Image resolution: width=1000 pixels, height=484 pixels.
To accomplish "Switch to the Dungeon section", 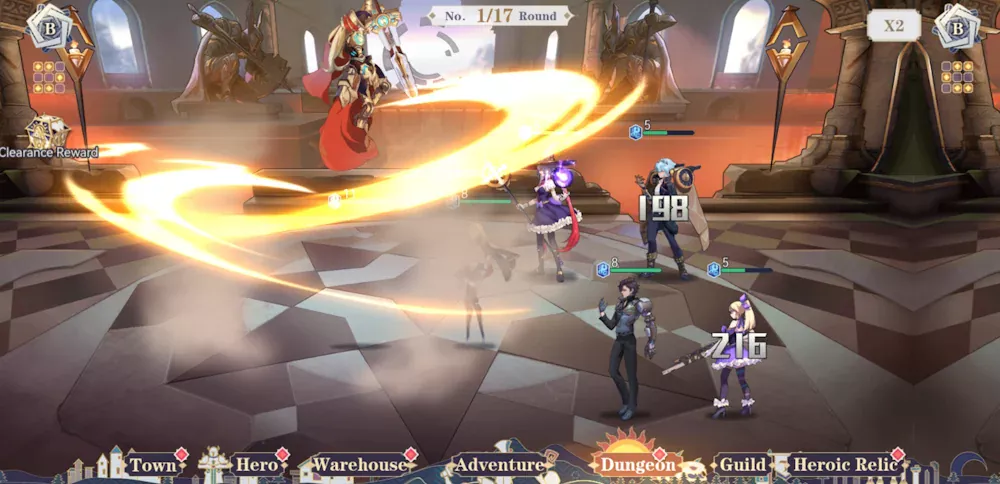I will coord(637,465).
